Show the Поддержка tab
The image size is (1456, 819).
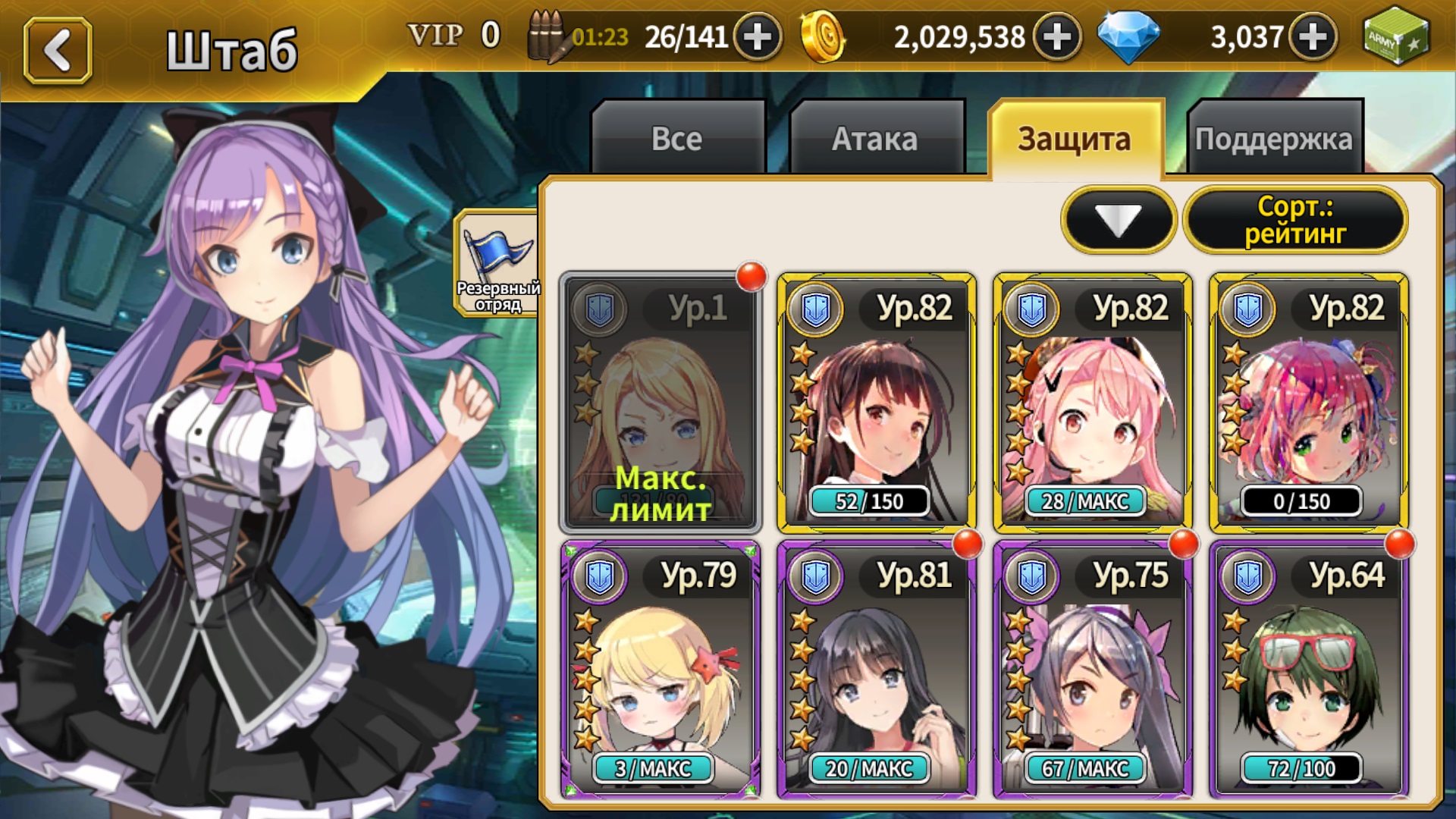tap(1274, 139)
